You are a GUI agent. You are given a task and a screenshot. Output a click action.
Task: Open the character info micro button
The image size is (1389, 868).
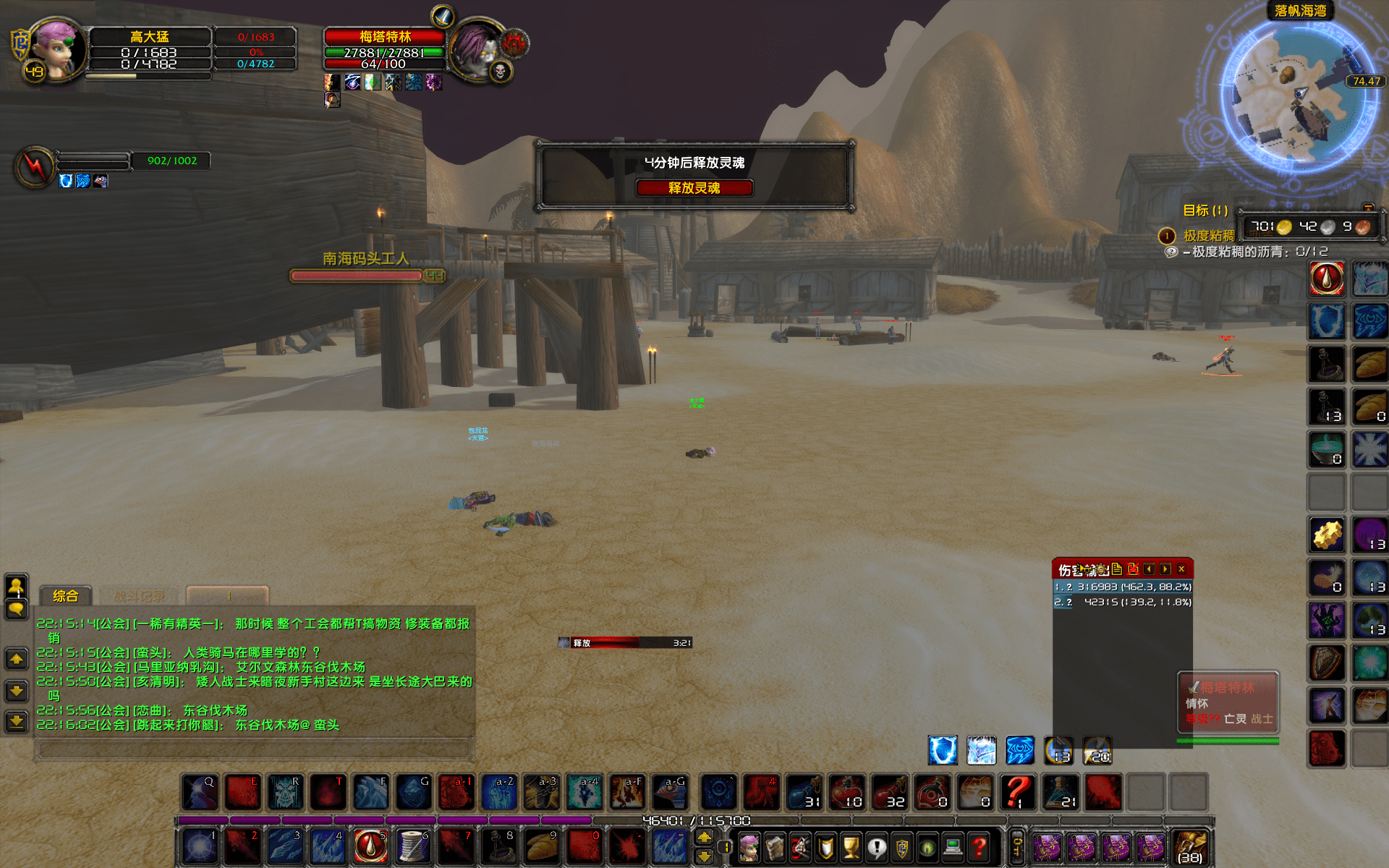pyautogui.click(x=749, y=846)
